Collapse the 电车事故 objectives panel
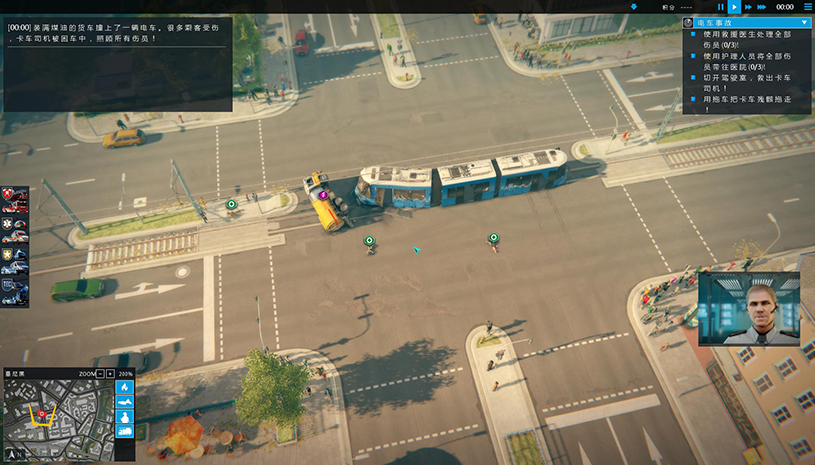The width and height of the screenshot is (815, 465). [804, 22]
